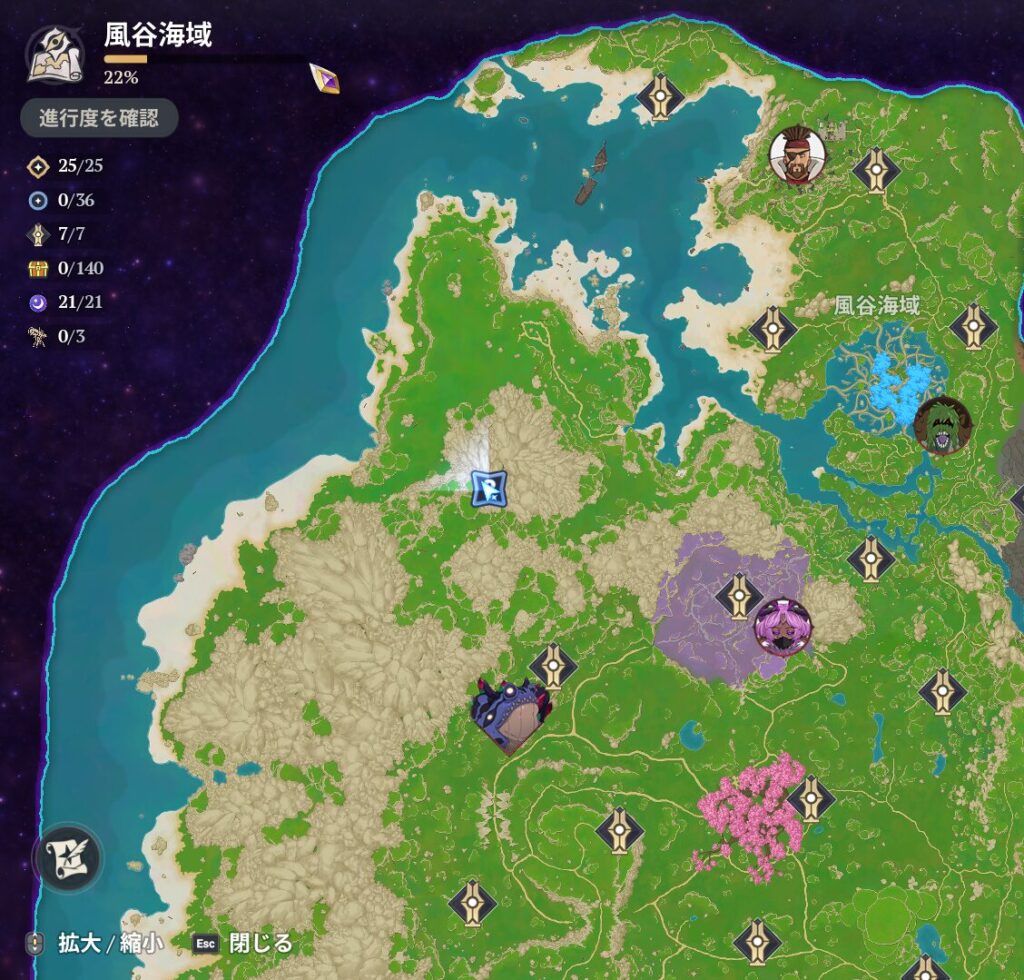Choose the fast travel marker by the pink blossom trees

tap(811, 799)
